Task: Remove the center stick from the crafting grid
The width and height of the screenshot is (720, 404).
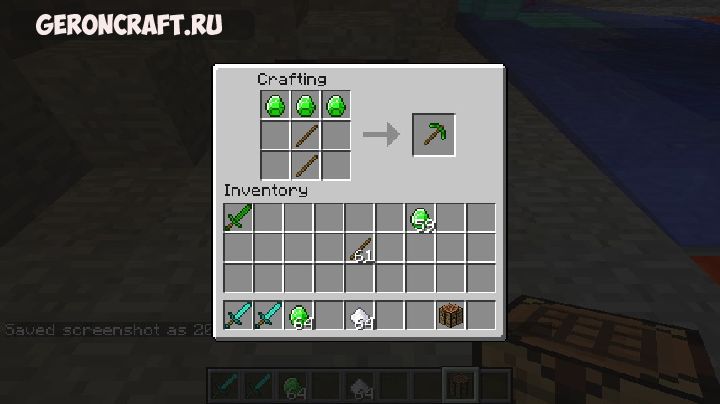Action: [306, 134]
